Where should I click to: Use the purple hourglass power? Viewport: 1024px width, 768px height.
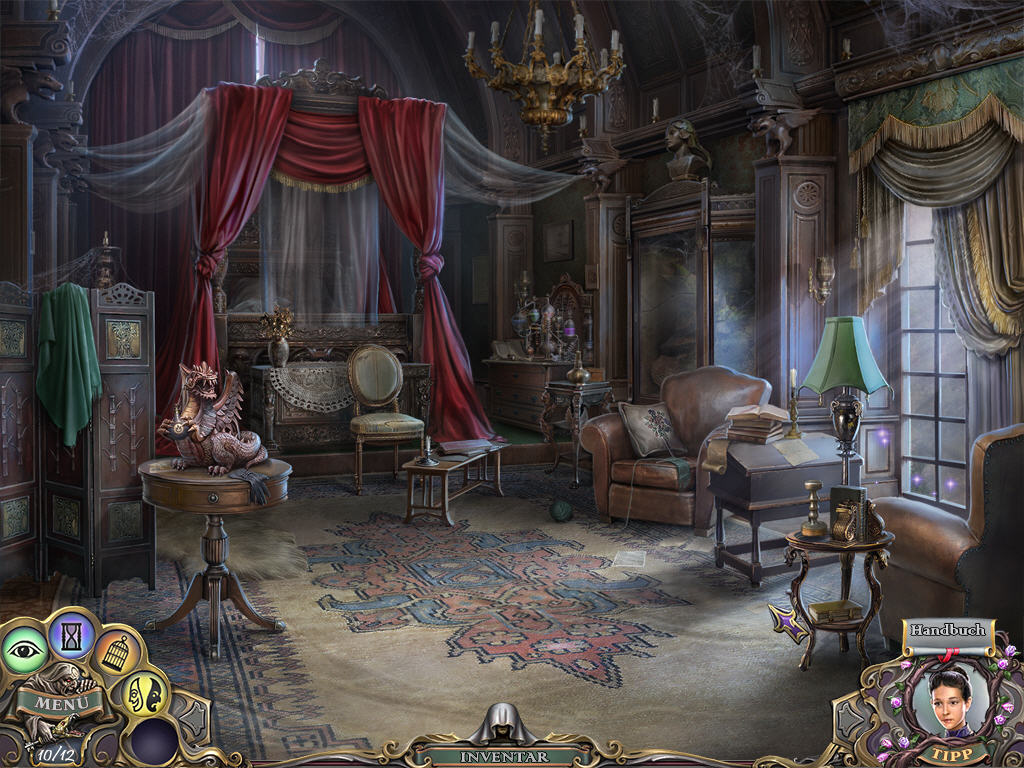(72, 633)
